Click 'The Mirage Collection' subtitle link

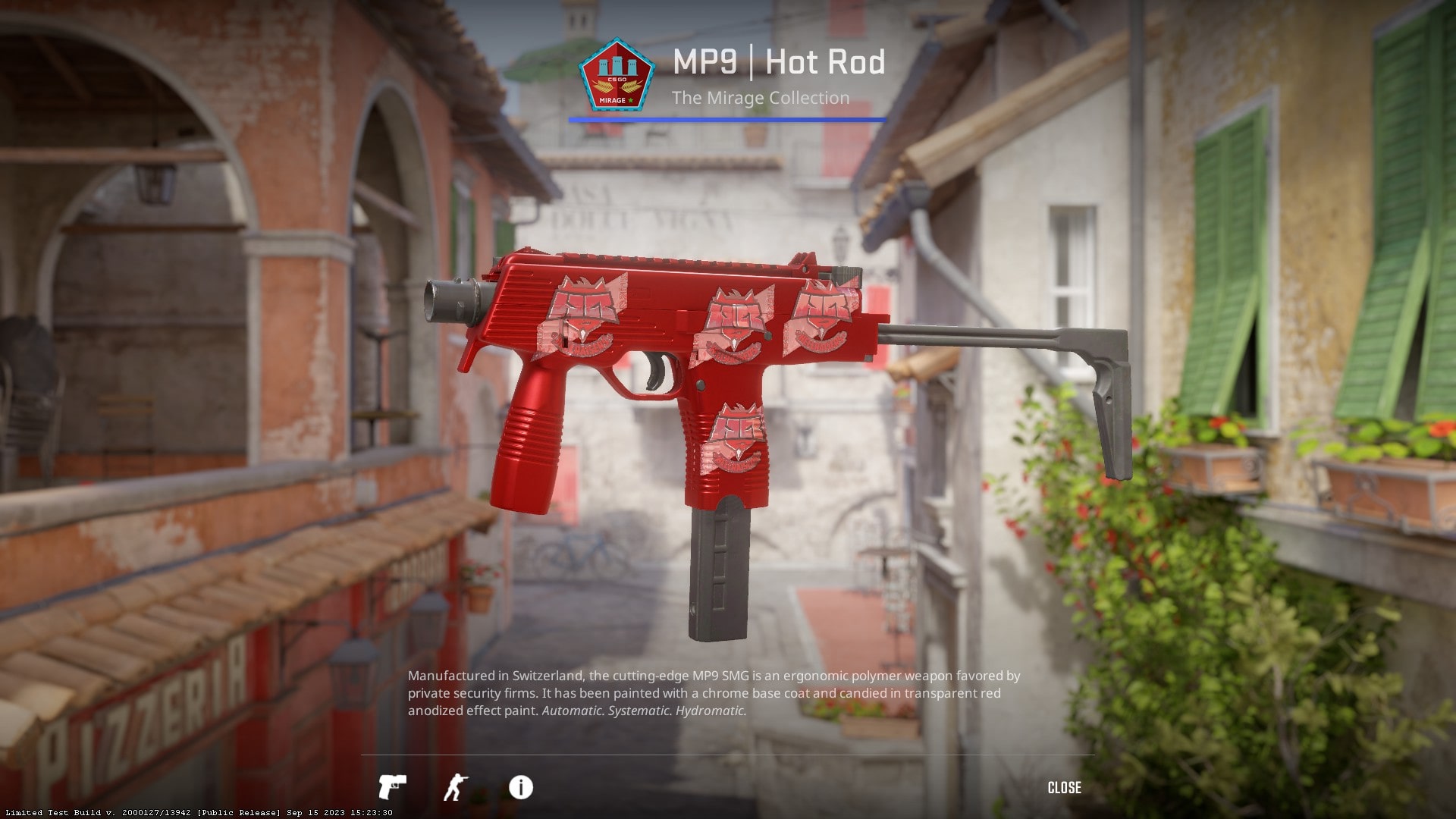pyautogui.click(x=761, y=97)
